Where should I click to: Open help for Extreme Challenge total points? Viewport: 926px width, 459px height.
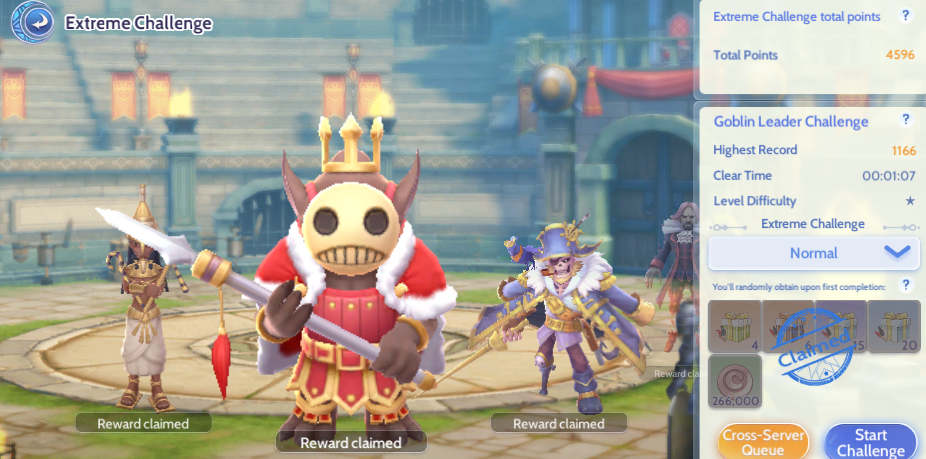[906, 16]
